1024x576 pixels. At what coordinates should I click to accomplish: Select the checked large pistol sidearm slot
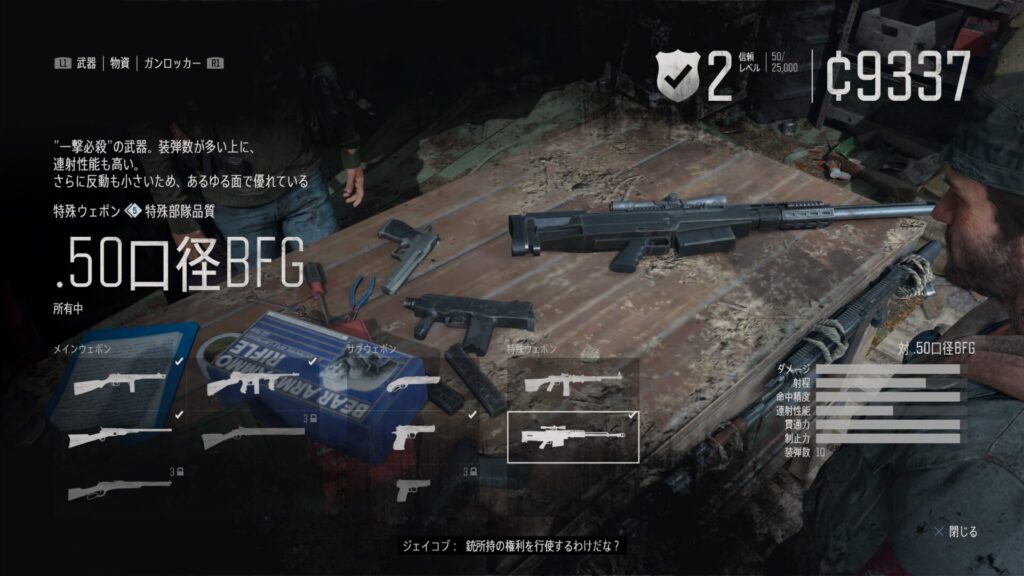tap(412, 436)
